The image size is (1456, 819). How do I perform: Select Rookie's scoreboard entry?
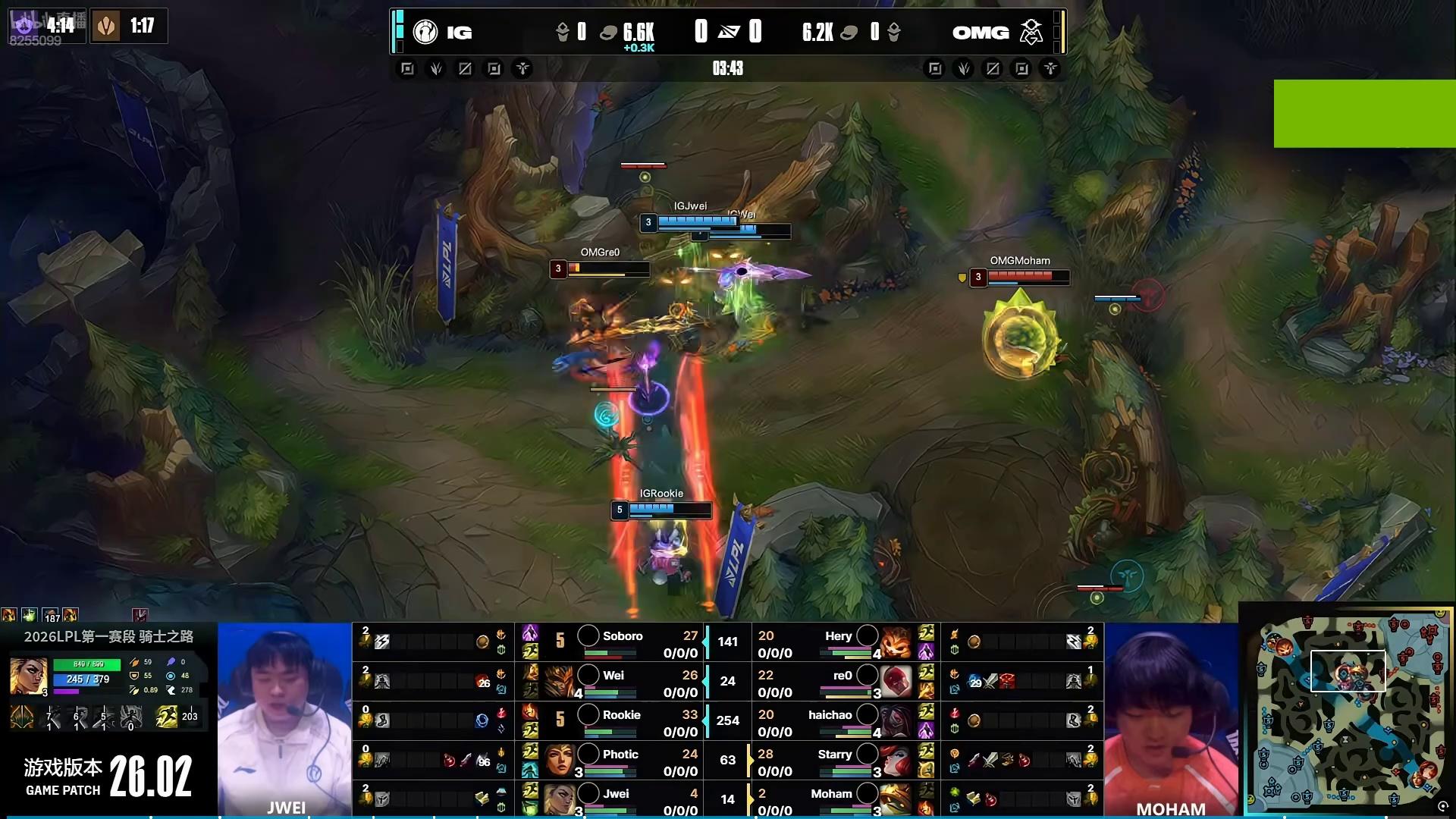(x=622, y=721)
